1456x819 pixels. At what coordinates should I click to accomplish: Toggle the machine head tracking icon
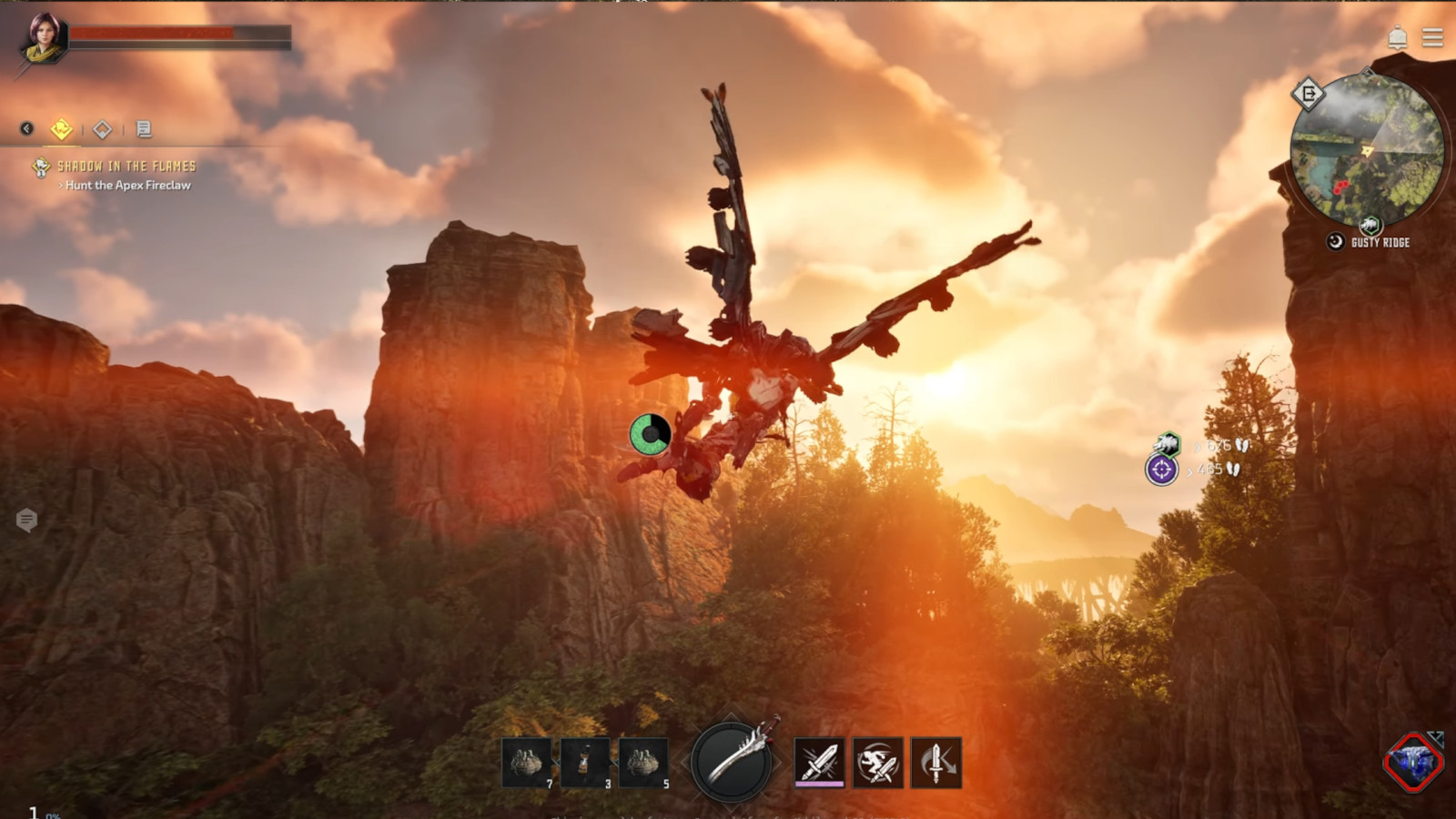pos(1167,444)
